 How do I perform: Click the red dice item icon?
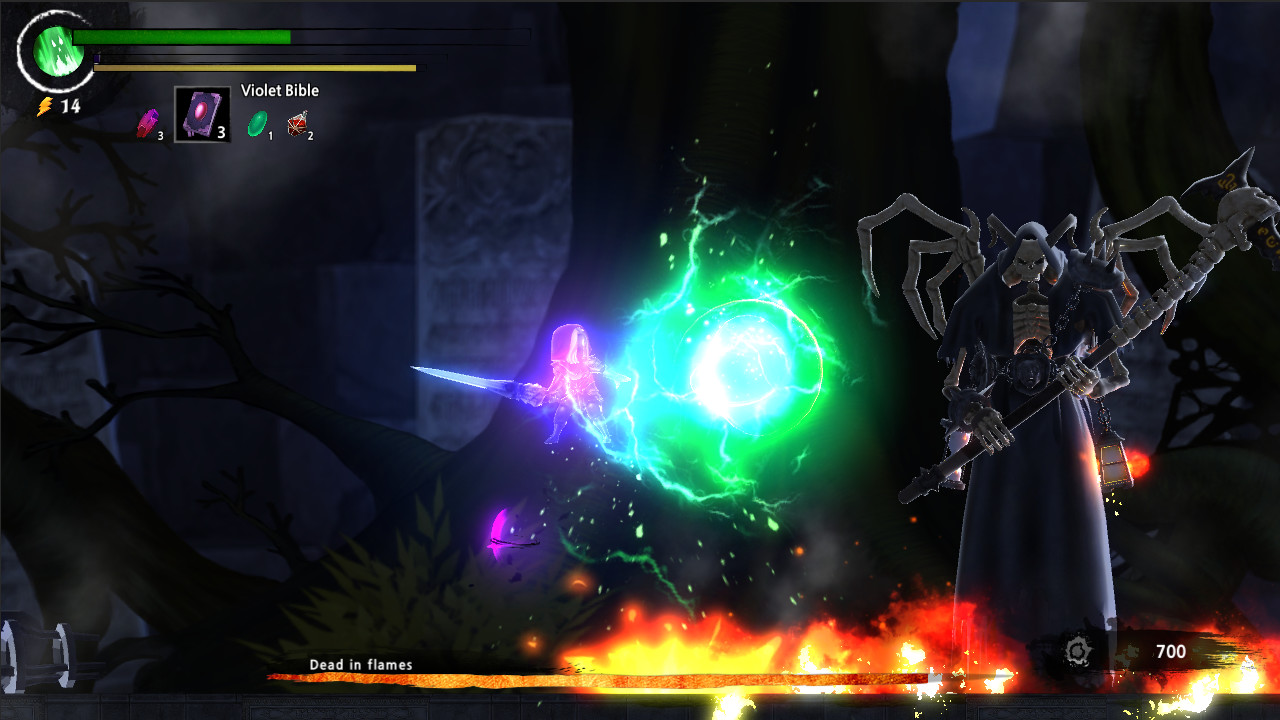coord(299,122)
